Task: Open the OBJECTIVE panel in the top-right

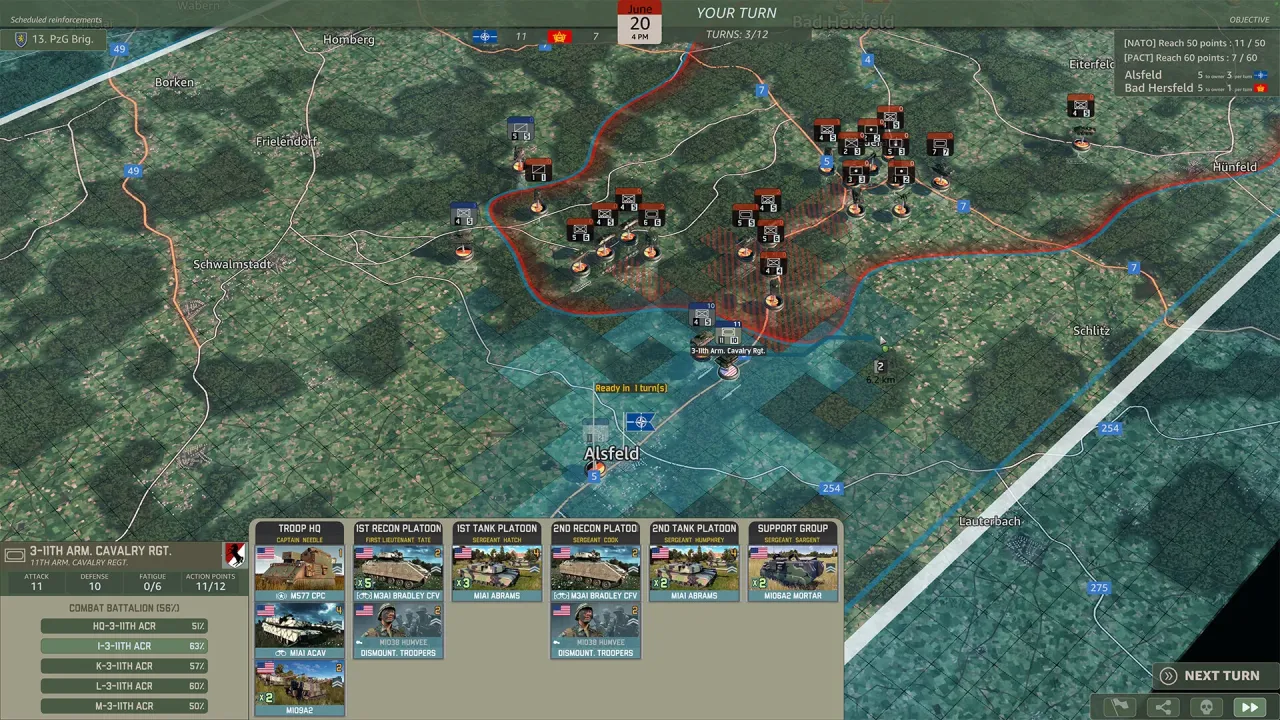Action: coord(1249,19)
